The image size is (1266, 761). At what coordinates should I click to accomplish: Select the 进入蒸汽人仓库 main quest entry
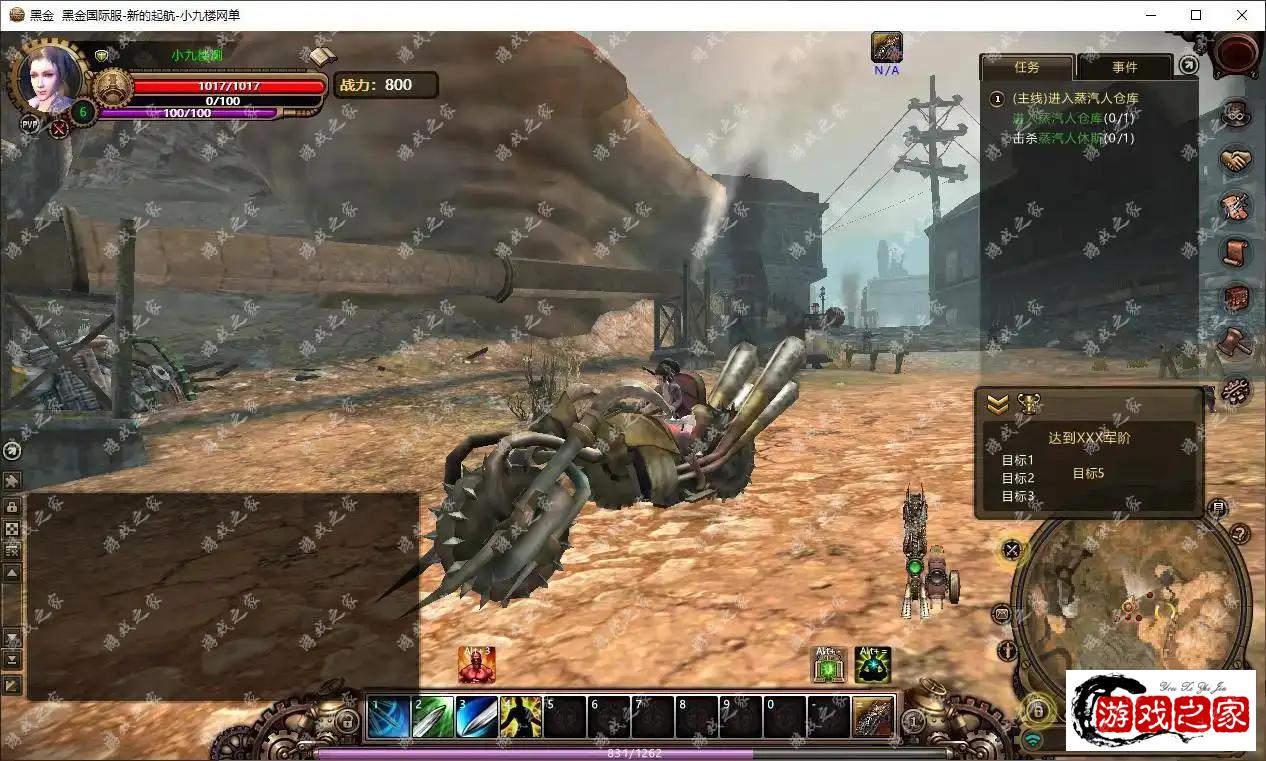[1075, 98]
